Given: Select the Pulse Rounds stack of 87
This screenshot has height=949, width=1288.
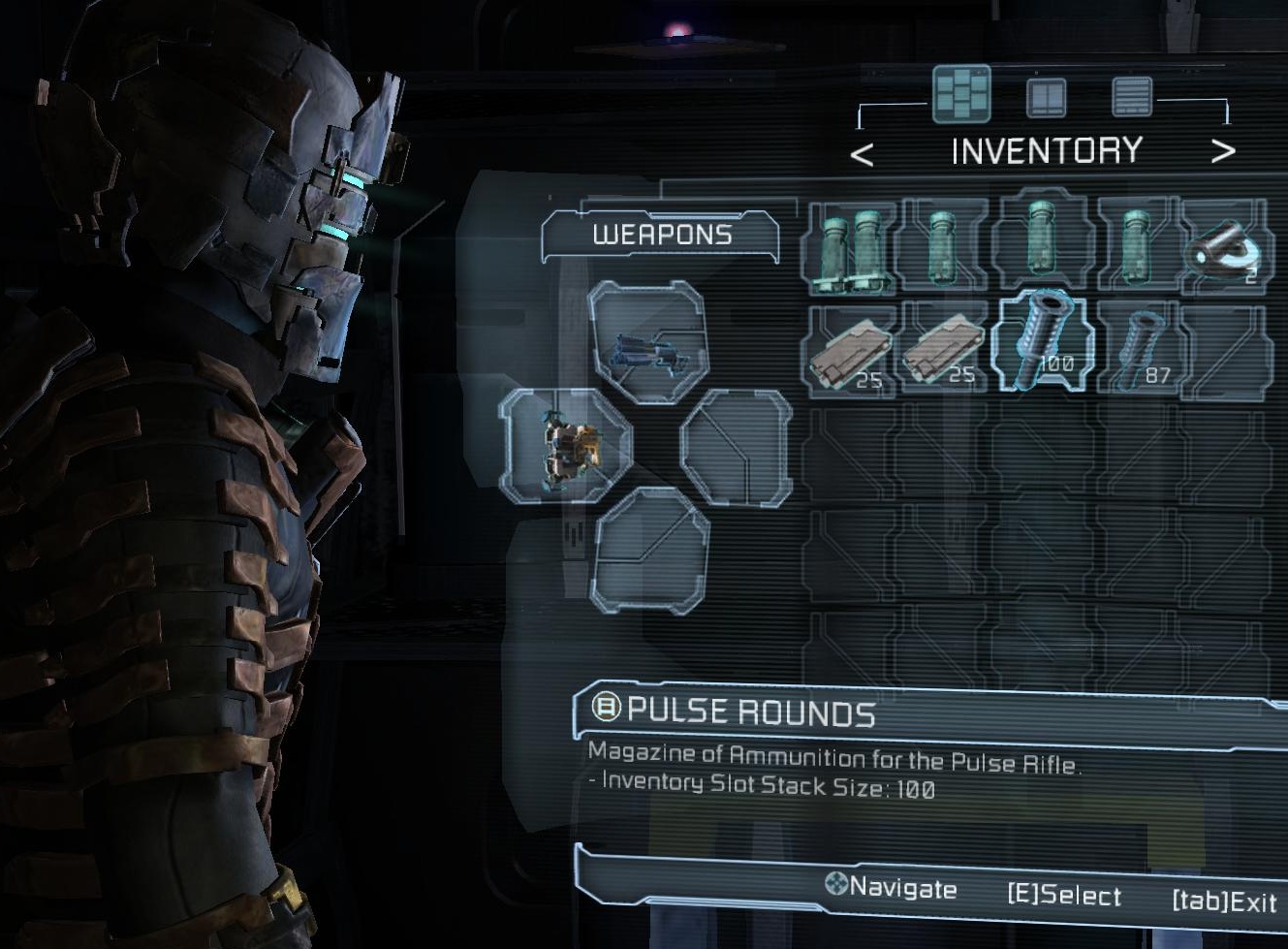Looking at the screenshot, I should pyautogui.click(x=1141, y=347).
